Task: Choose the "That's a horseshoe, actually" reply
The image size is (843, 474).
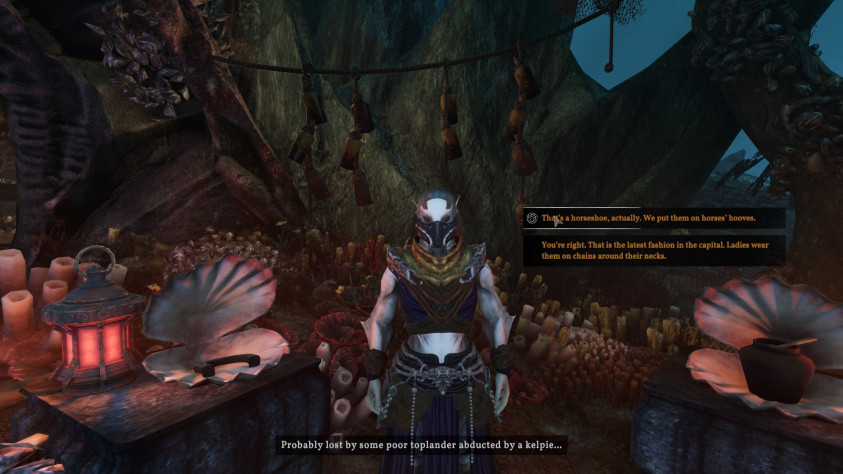Action: point(648,218)
